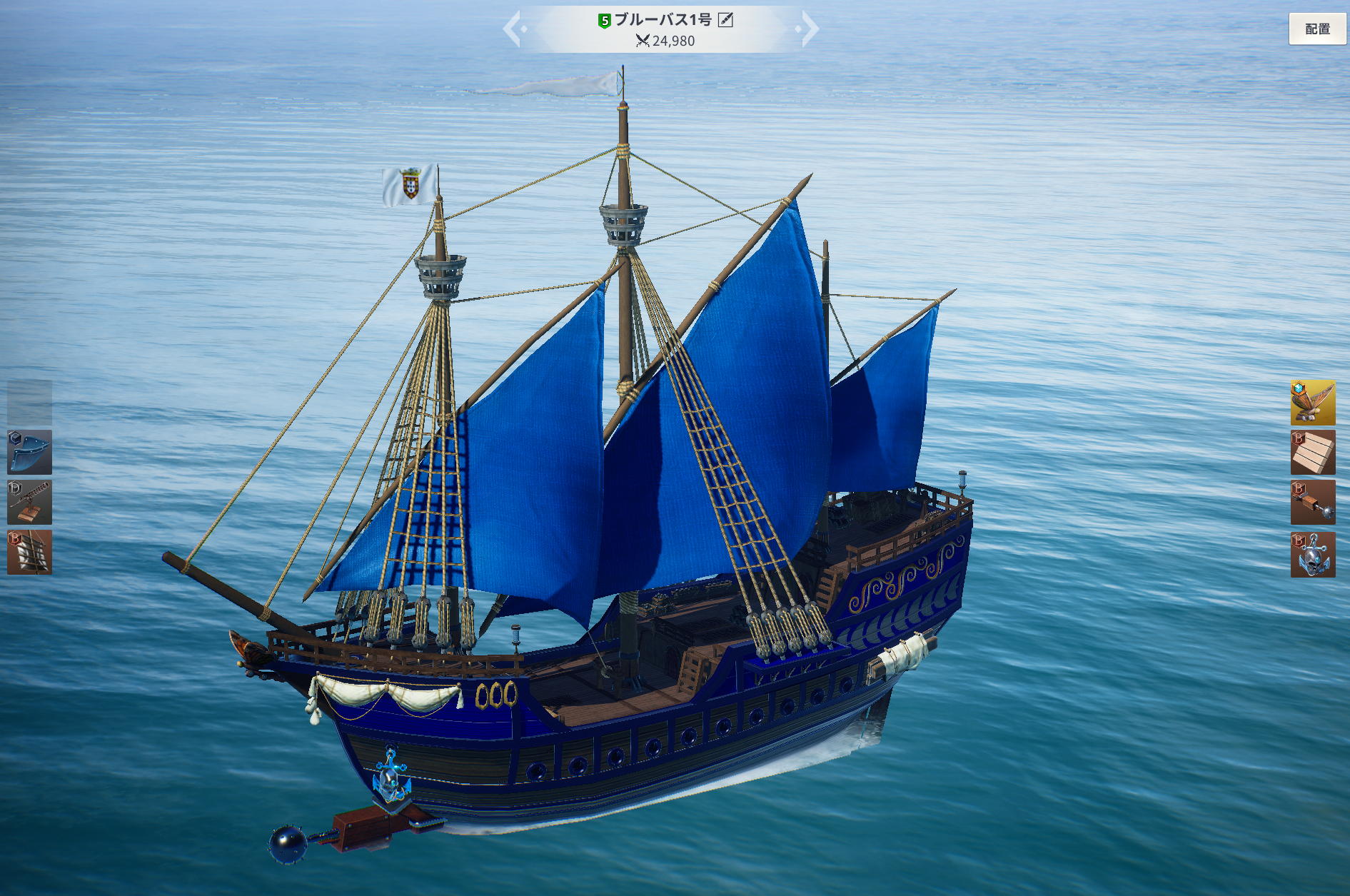The height and width of the screenshot is (896, 1350).
Task: Edit the ship name ブルーバス1号
Action: point(725,20)
